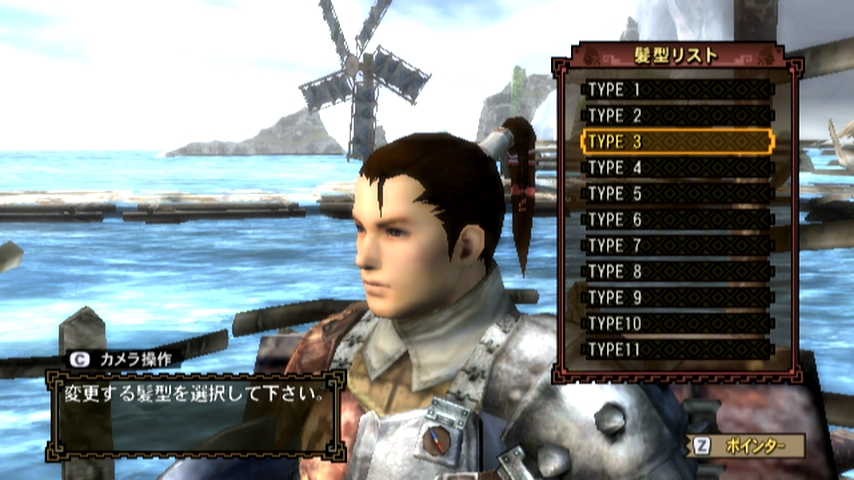854x480 pixels.
Task: Select TYPE 5 in the hair list
Action: 677,193
